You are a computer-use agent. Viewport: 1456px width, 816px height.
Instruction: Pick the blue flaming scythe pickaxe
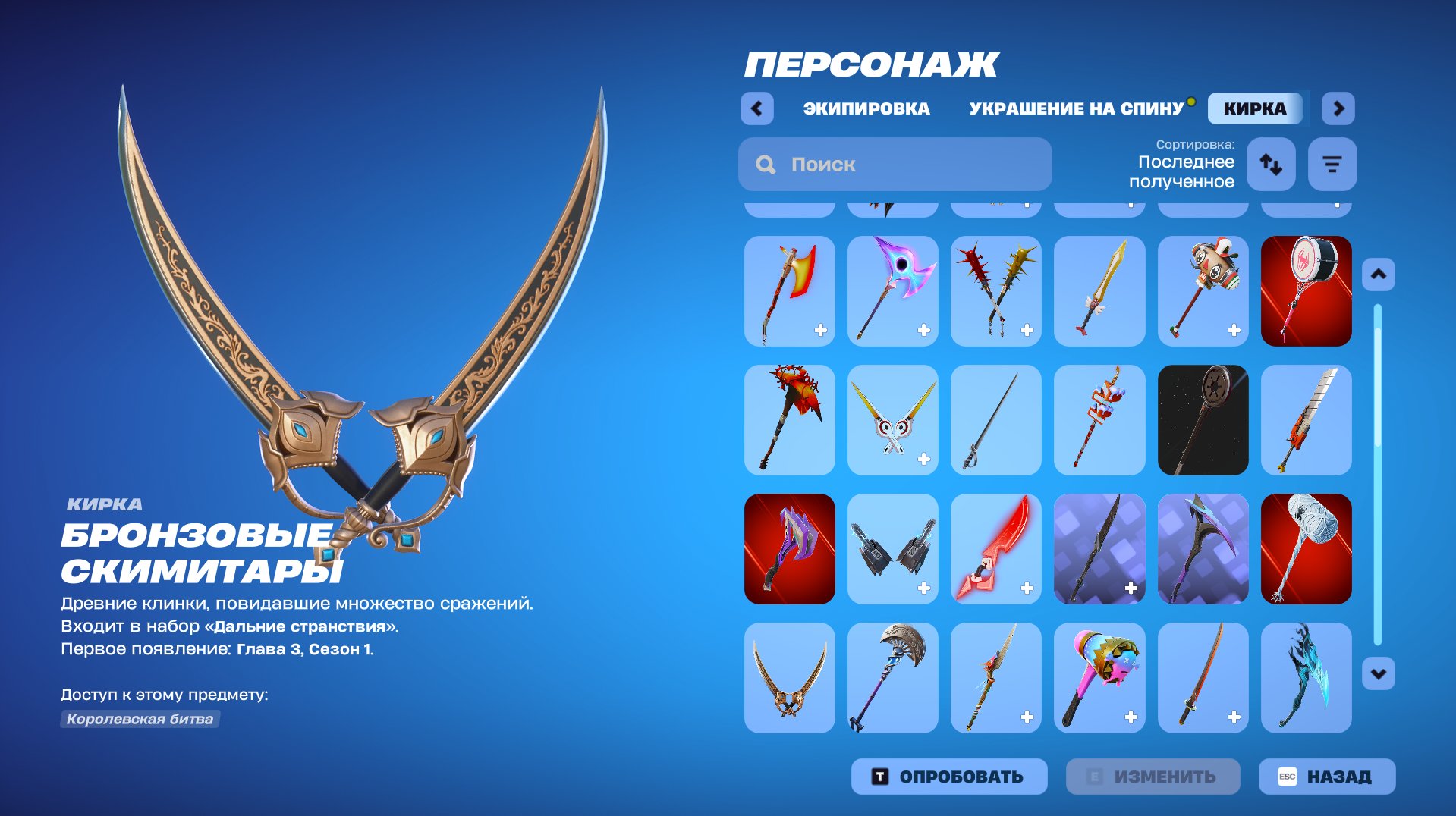pos(1307,678)
